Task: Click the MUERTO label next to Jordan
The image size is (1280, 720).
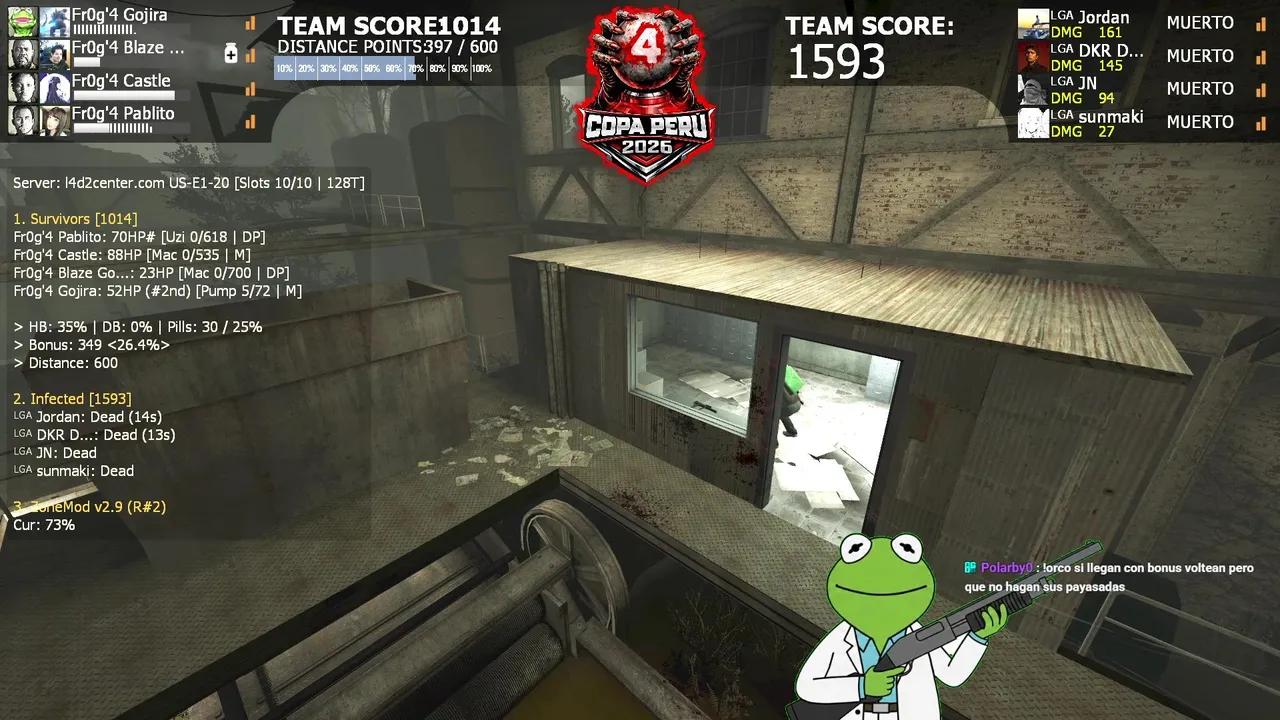Action: (x=1200, y=22)
